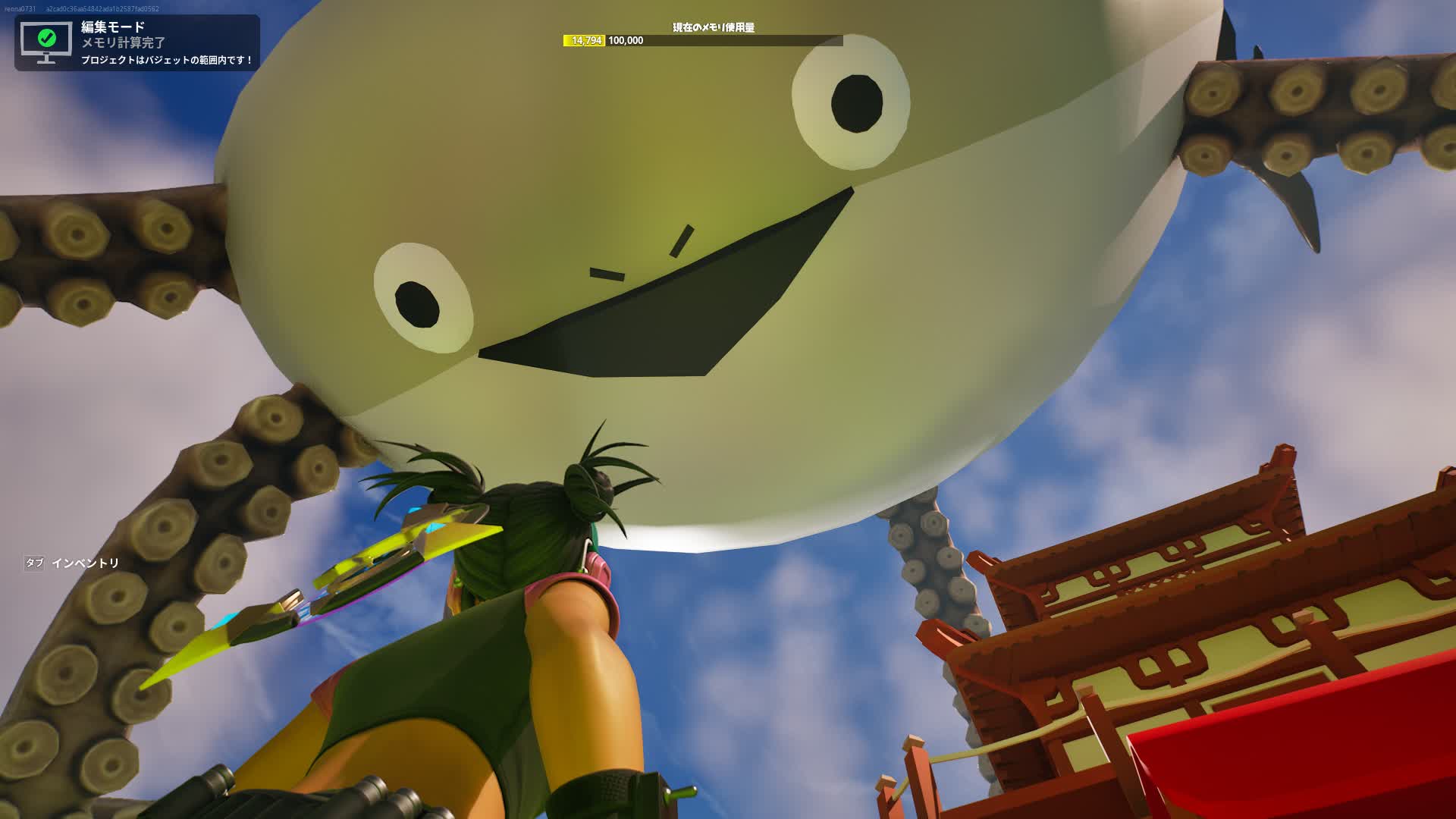Toggle the memory budget status notification
This screenshot has height=819, width=1456.
click(x=136, y=42)
